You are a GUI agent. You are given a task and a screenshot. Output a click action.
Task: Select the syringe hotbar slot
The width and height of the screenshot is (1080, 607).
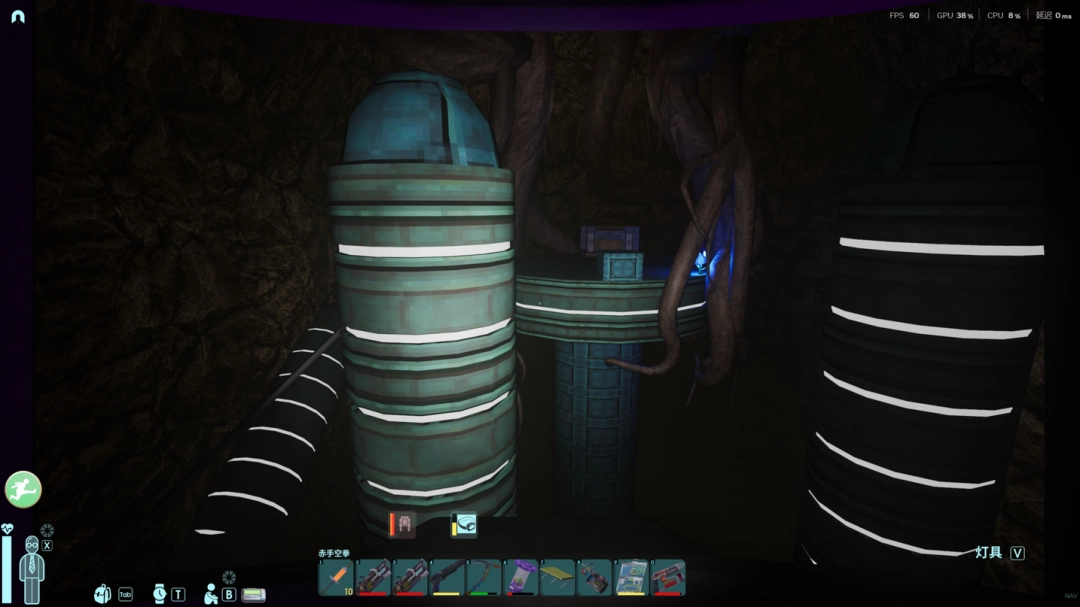tap(337, 578)
